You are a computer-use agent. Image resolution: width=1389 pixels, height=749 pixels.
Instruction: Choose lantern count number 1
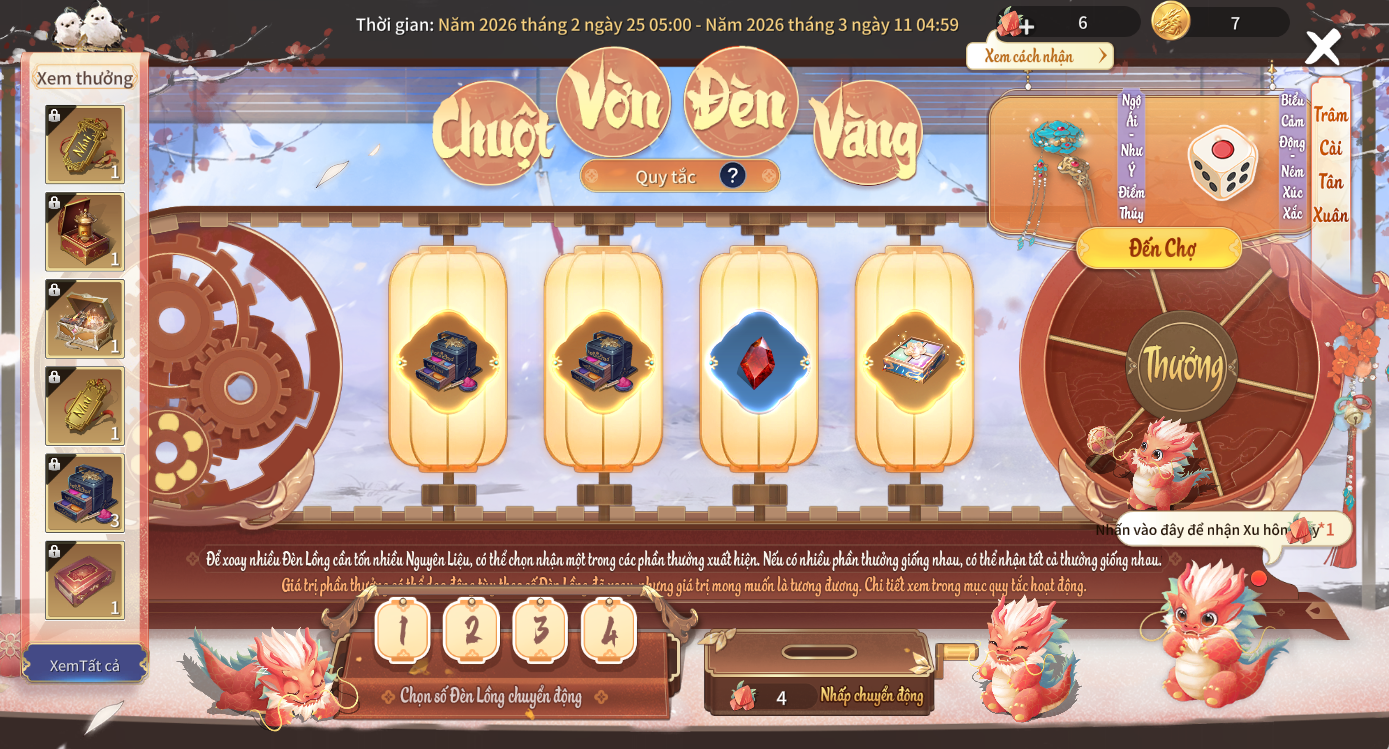[402, 630]
